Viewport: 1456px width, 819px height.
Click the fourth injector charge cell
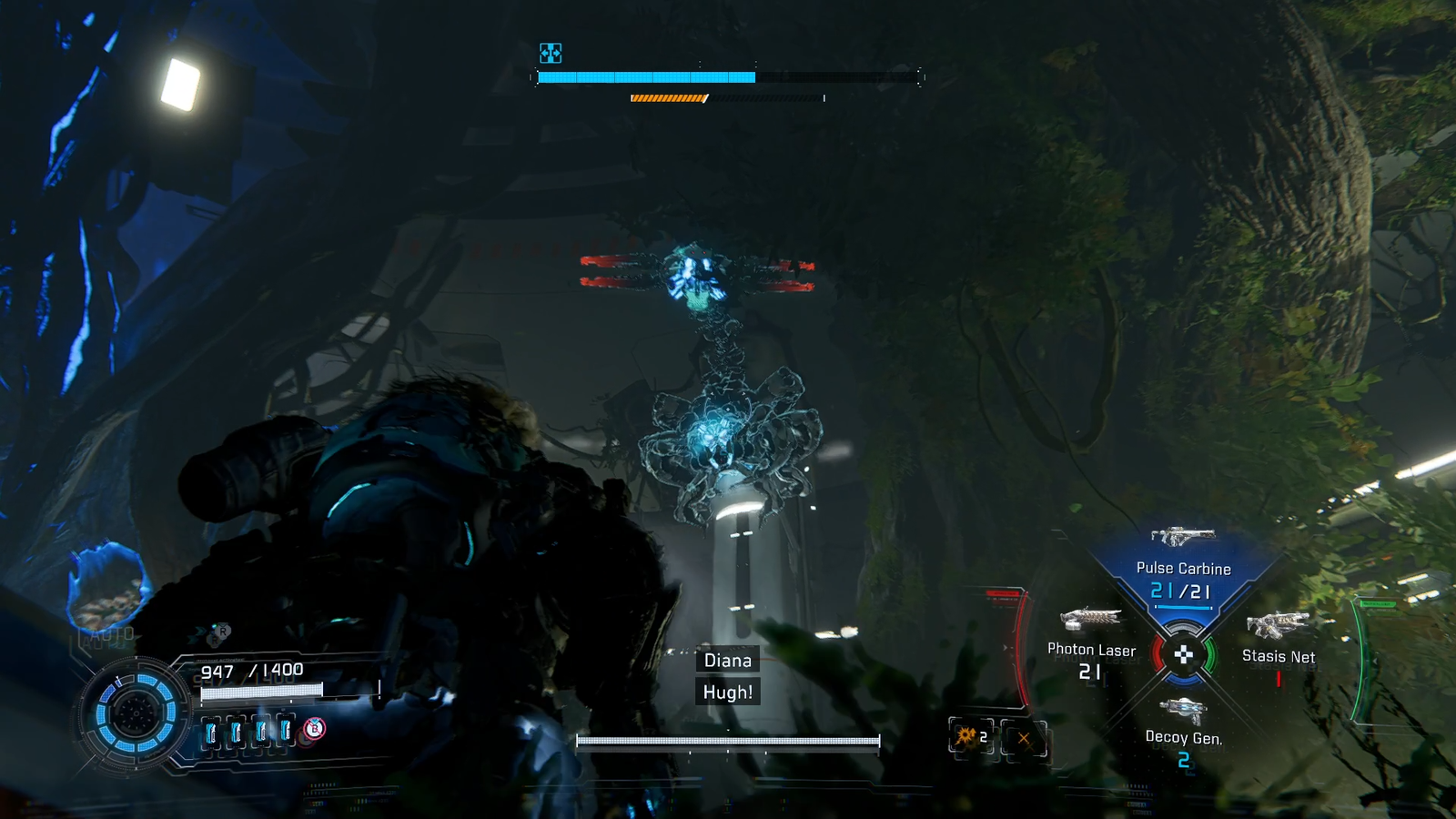pos(287,731)
